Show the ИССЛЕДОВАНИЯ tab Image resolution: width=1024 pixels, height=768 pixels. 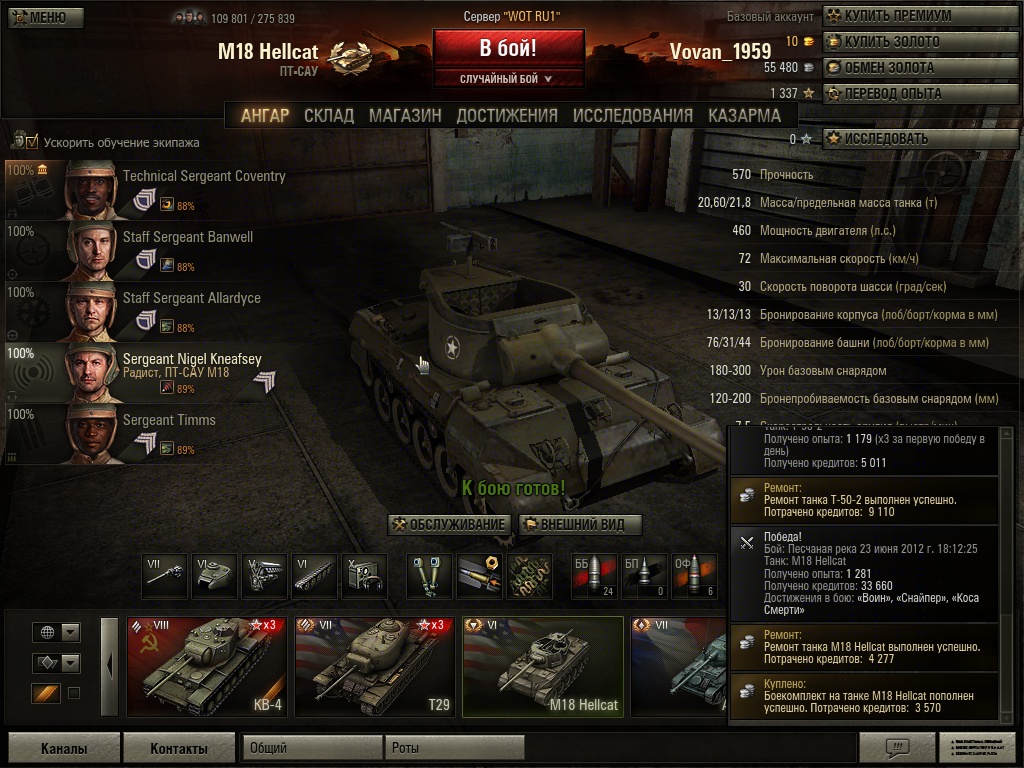pos(632,115)
